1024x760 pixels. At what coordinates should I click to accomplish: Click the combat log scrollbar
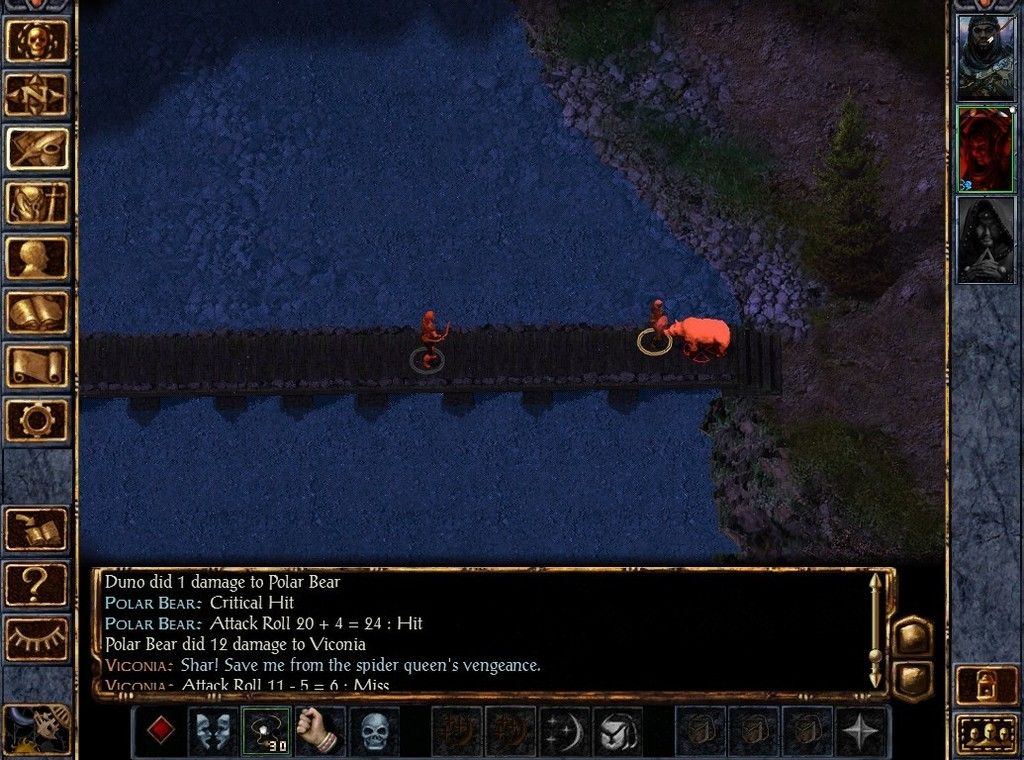876,630
